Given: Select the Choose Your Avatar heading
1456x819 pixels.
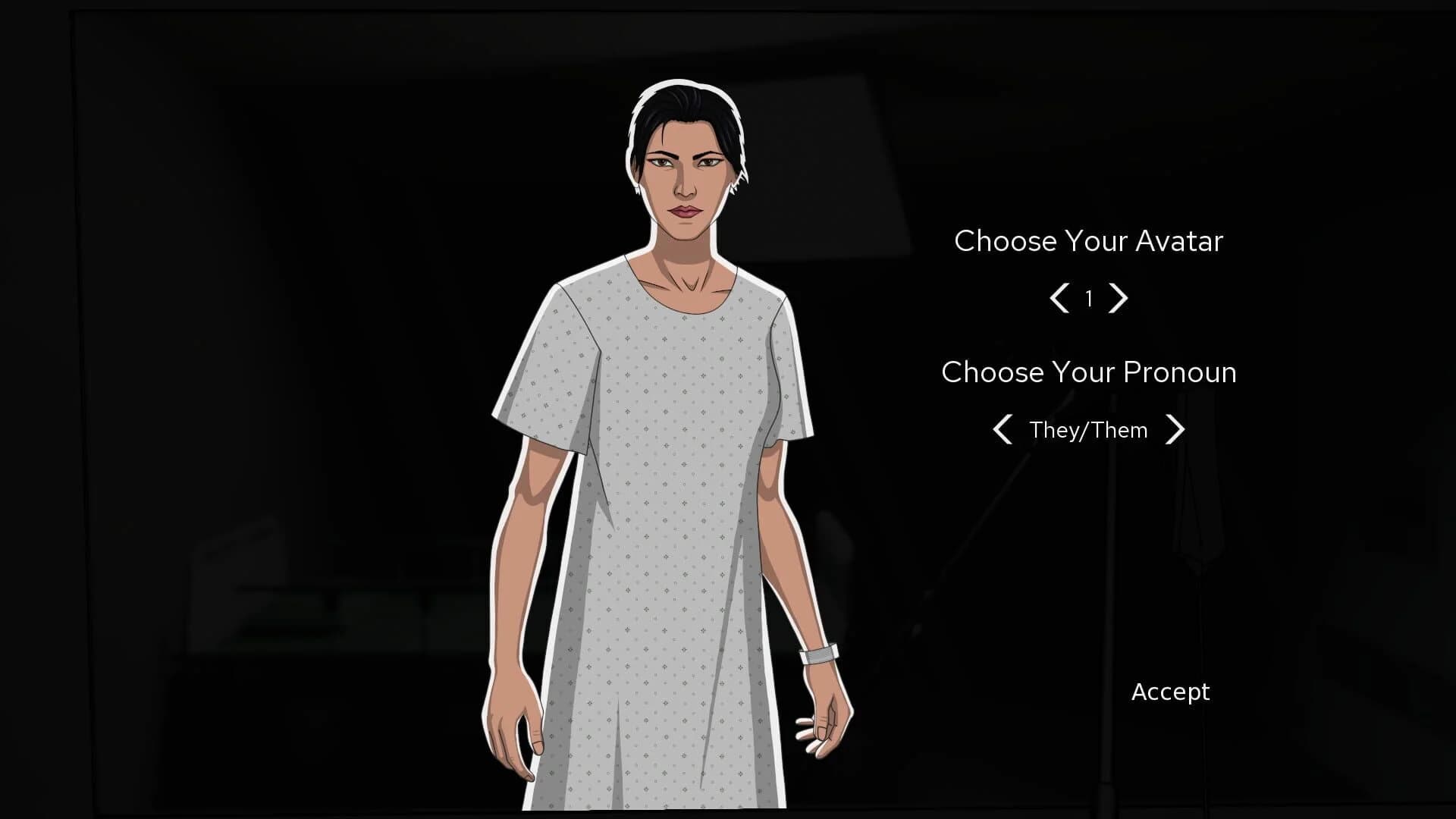Looking at the screenshot, I should point(1089,241).
